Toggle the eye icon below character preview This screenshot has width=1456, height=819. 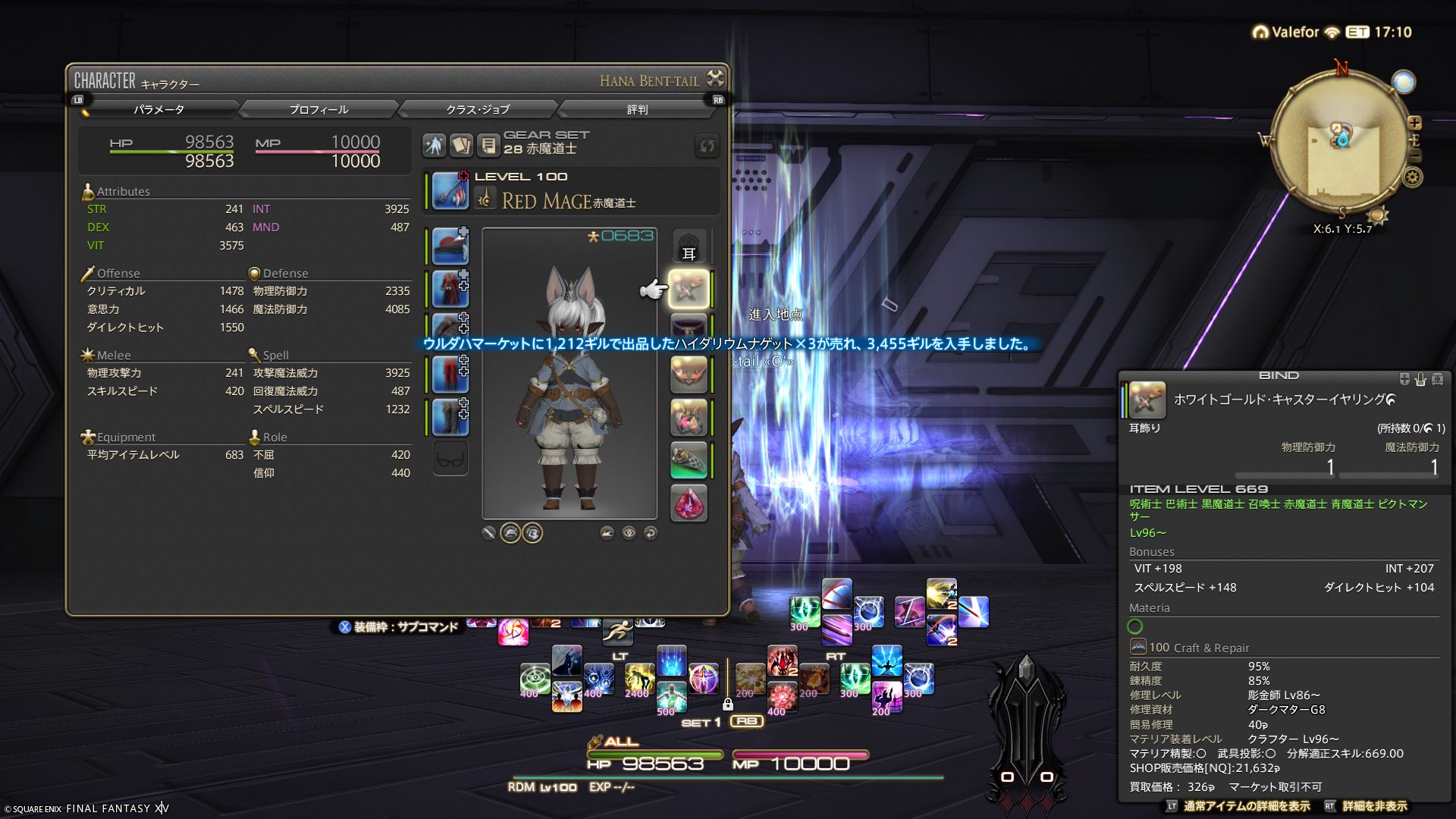pos(629,533)
